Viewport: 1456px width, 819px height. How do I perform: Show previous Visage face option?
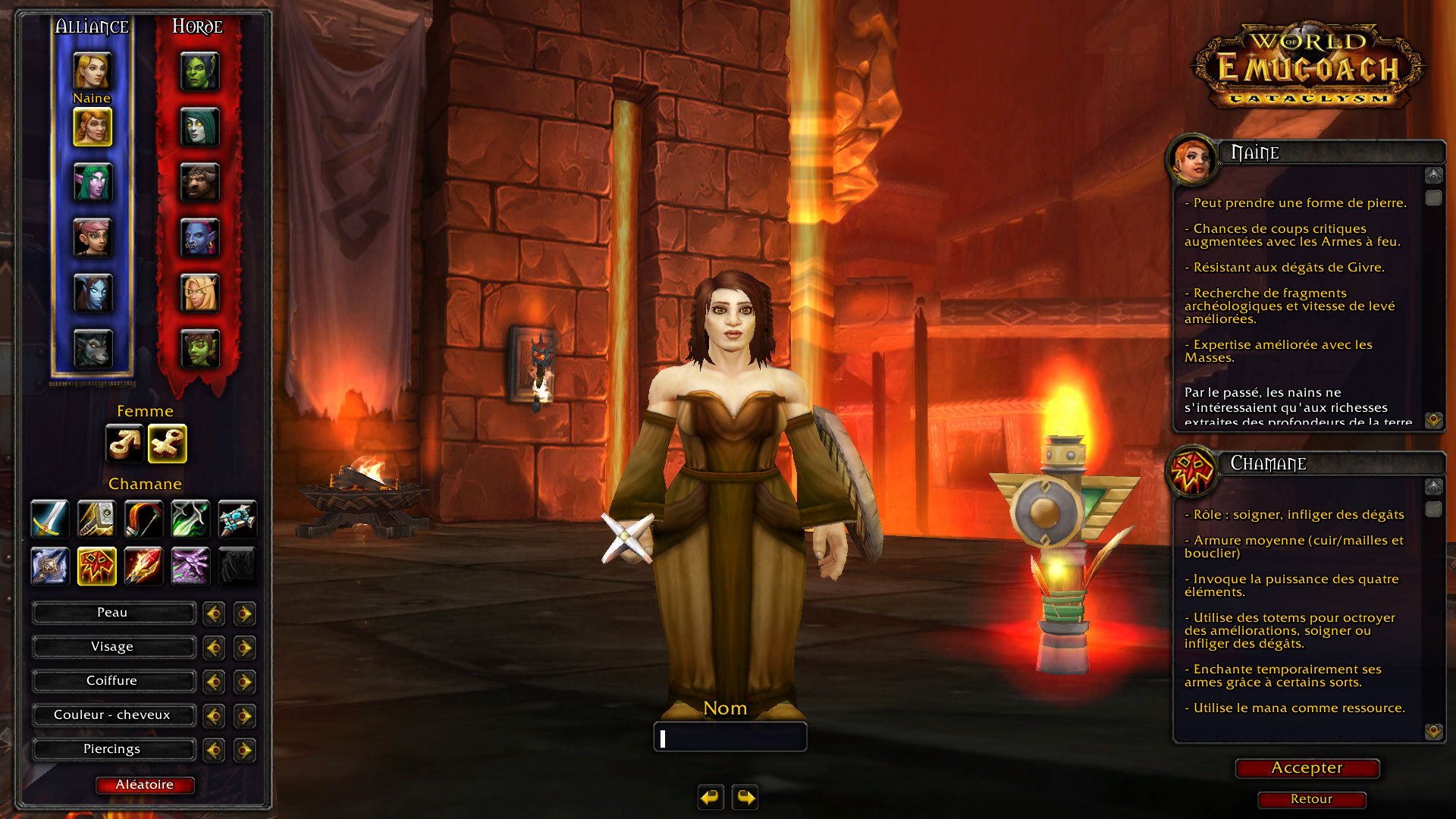[x=214, y=648]
